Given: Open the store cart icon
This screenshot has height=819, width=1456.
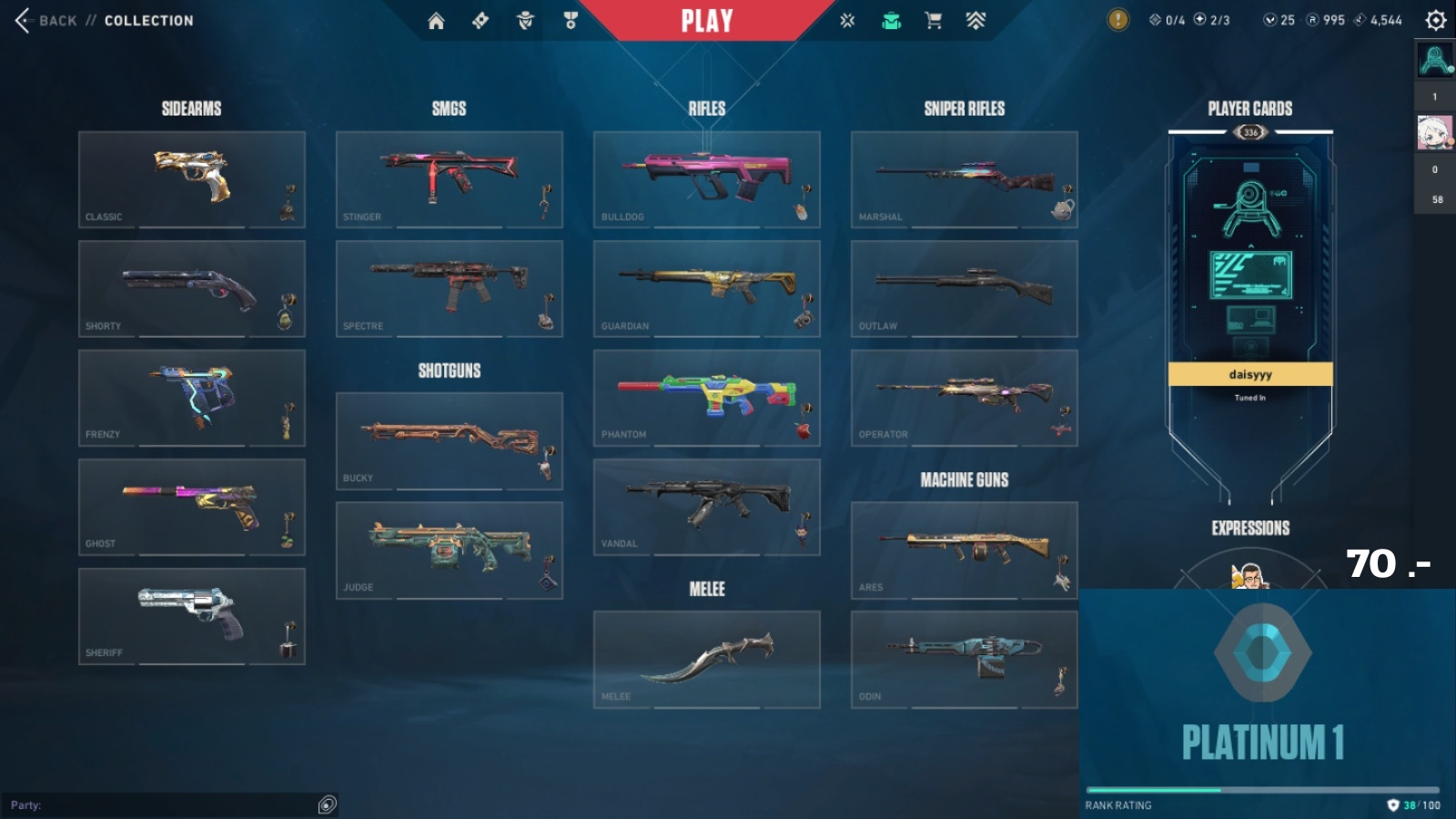Looking at the screenshot, I should point(933,20).
